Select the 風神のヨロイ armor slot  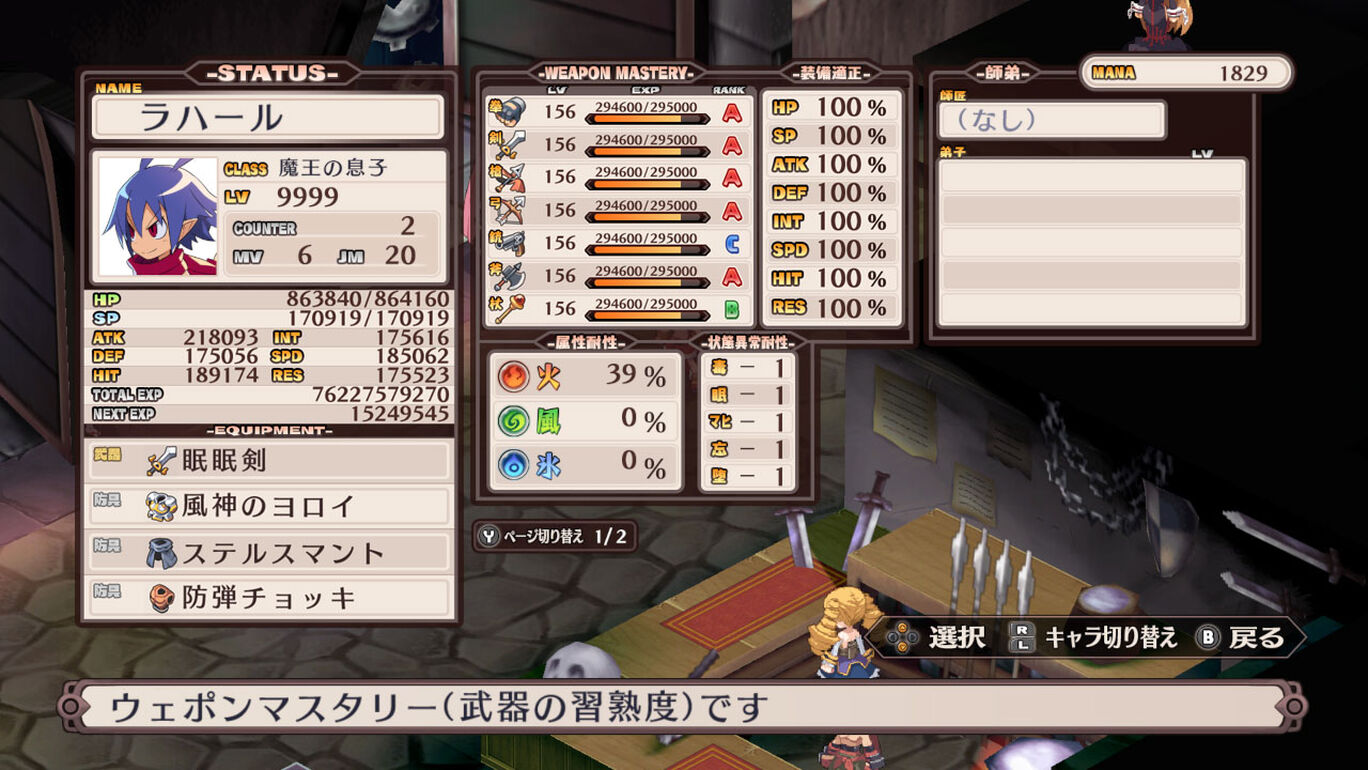pos(267,506)
